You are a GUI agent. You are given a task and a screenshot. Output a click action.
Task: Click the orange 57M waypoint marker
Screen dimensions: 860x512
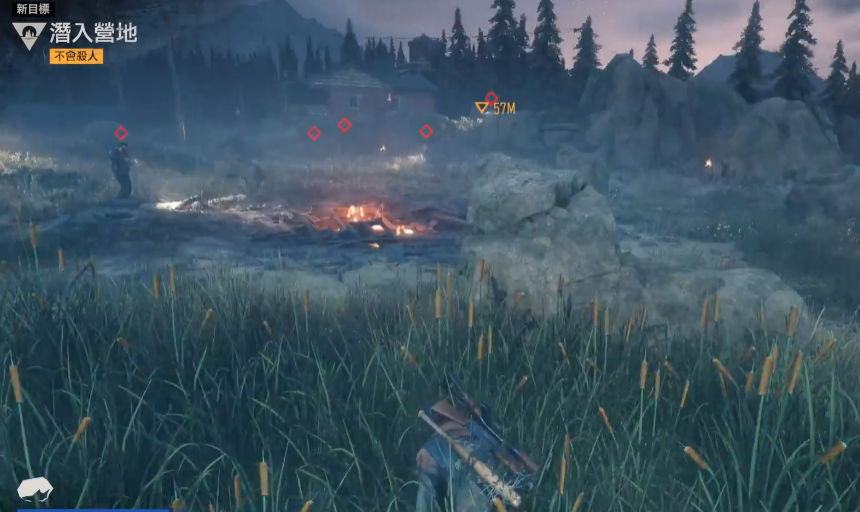point(482,108)
